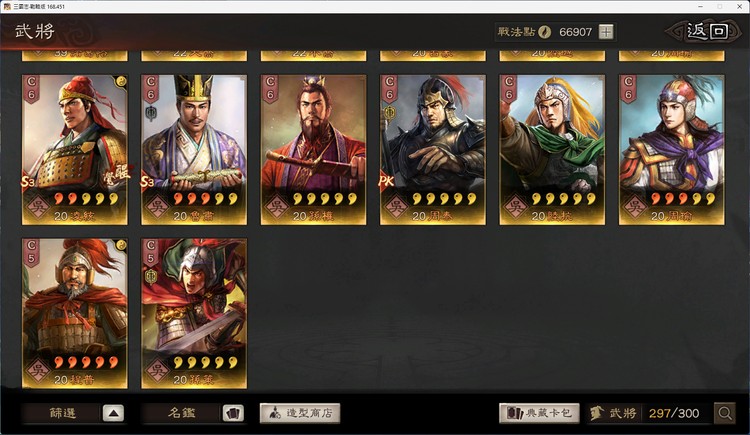Select the red-turban general card tagged S3
Screen dimensions: 750x435
click(75, 148)
